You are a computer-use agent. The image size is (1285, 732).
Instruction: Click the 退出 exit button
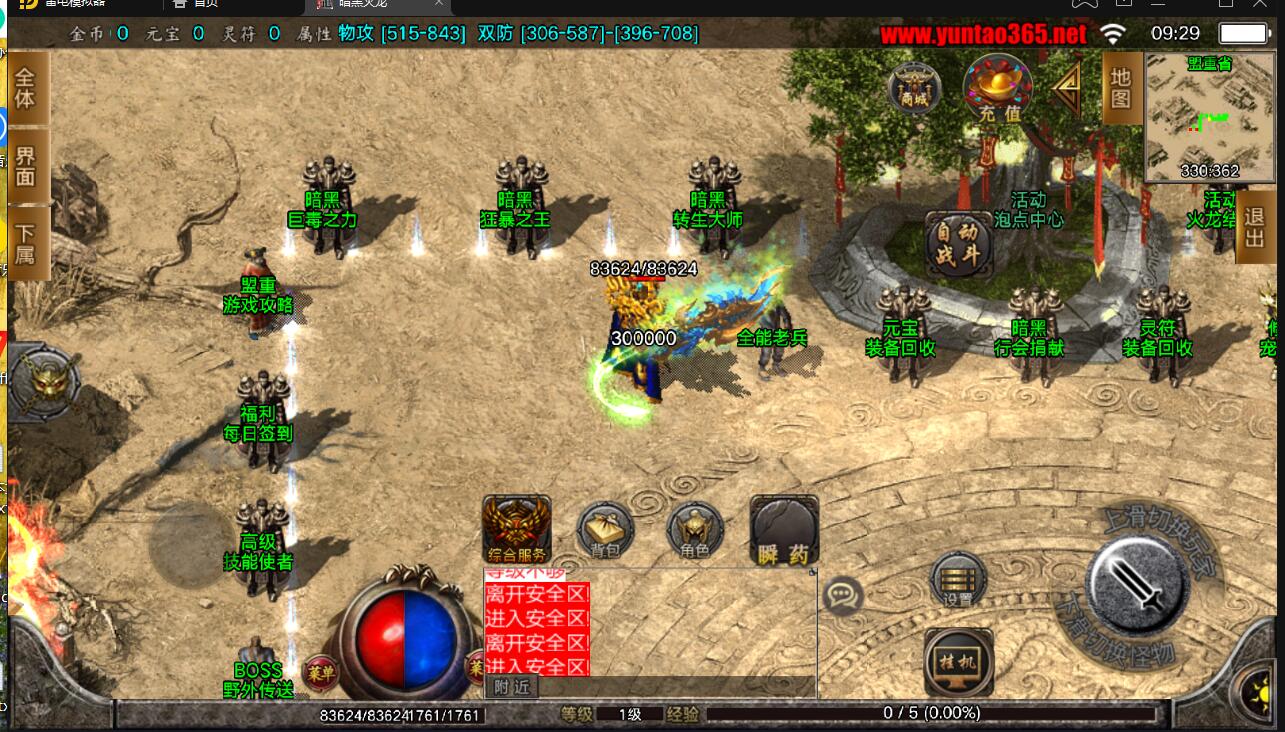pyautogui.click(x=1257, y=227)
